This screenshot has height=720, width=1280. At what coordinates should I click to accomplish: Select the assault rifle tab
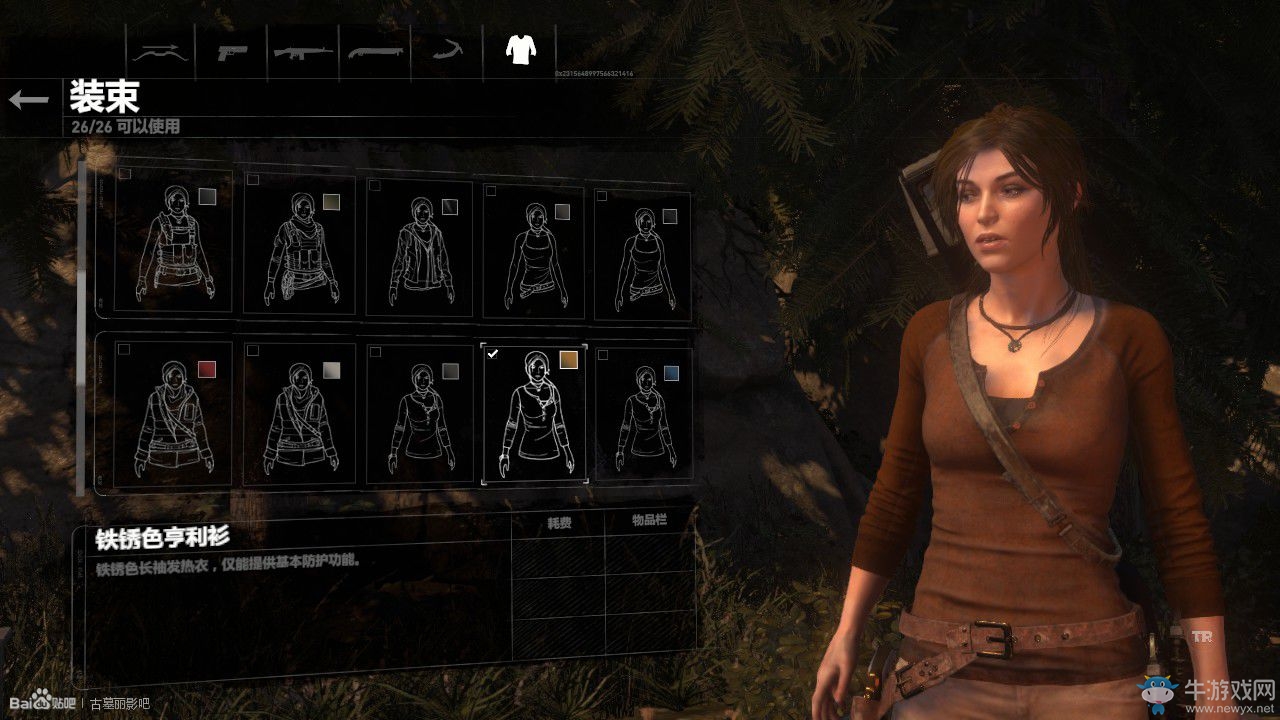[x=303, y=51]
